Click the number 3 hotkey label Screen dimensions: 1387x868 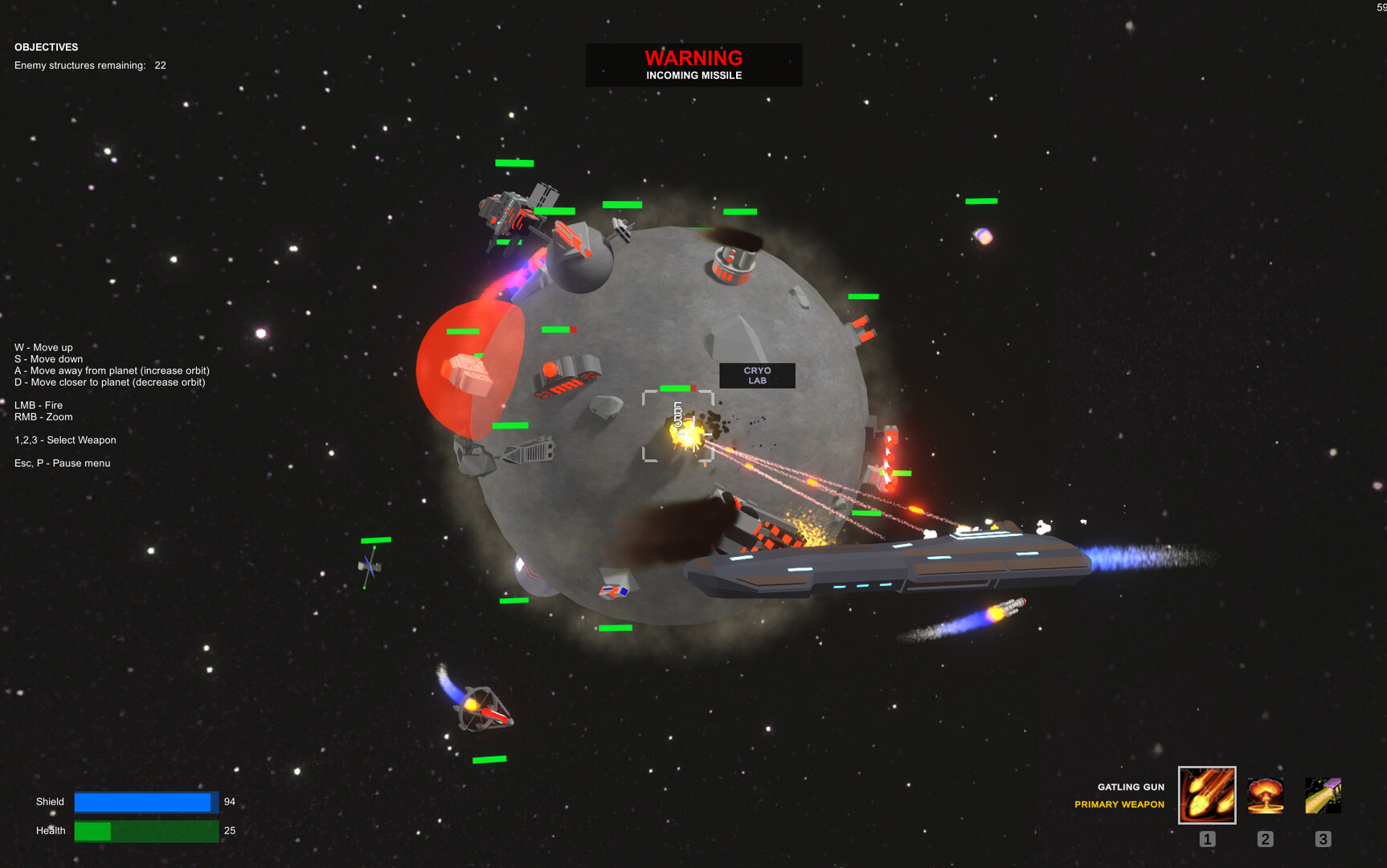click(1323, 838)
